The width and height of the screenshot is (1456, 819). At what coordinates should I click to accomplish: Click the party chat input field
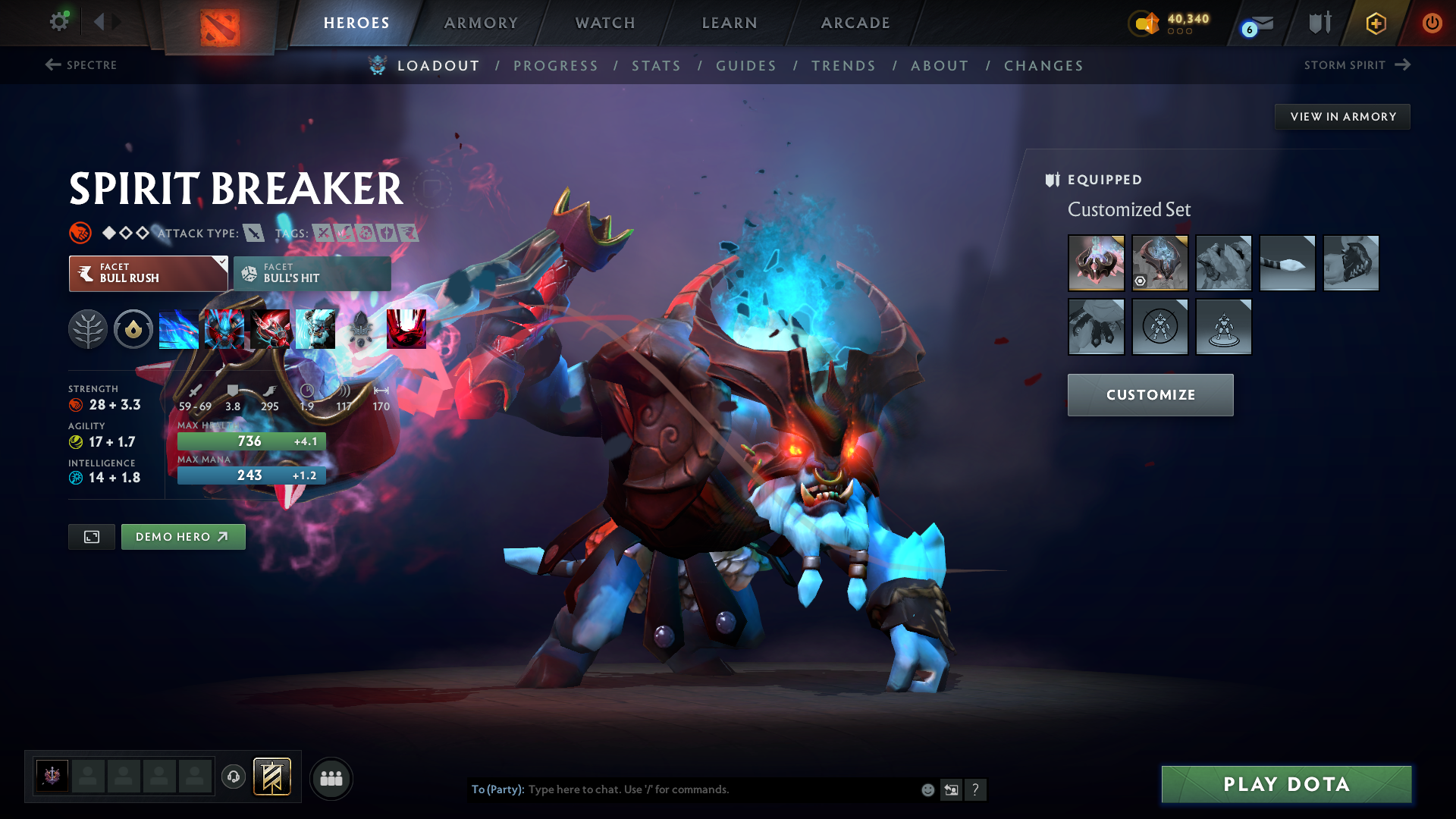point(720,789)
